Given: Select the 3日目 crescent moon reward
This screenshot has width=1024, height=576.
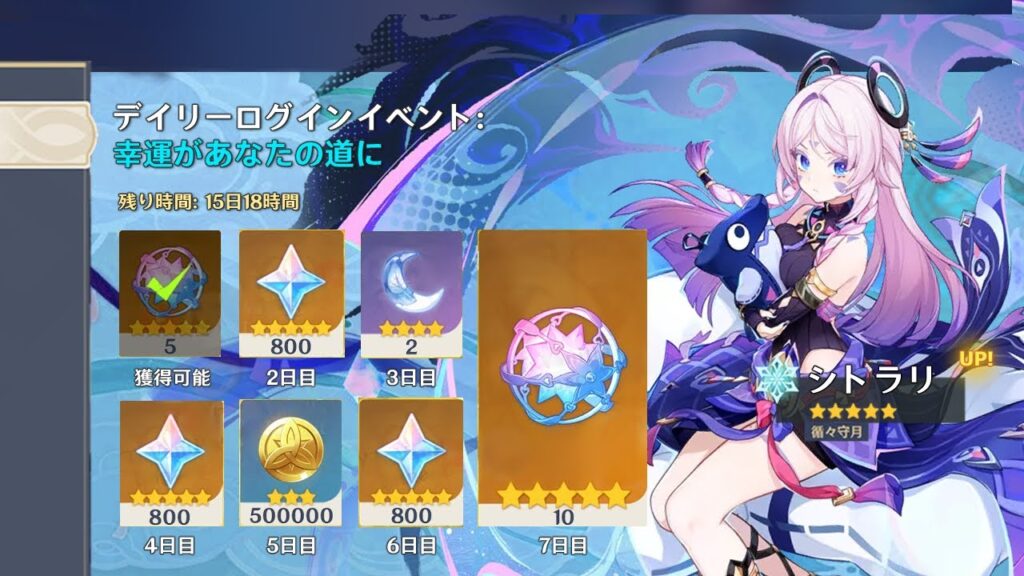Looking at the screenshot, I should [x=411, y=291].
